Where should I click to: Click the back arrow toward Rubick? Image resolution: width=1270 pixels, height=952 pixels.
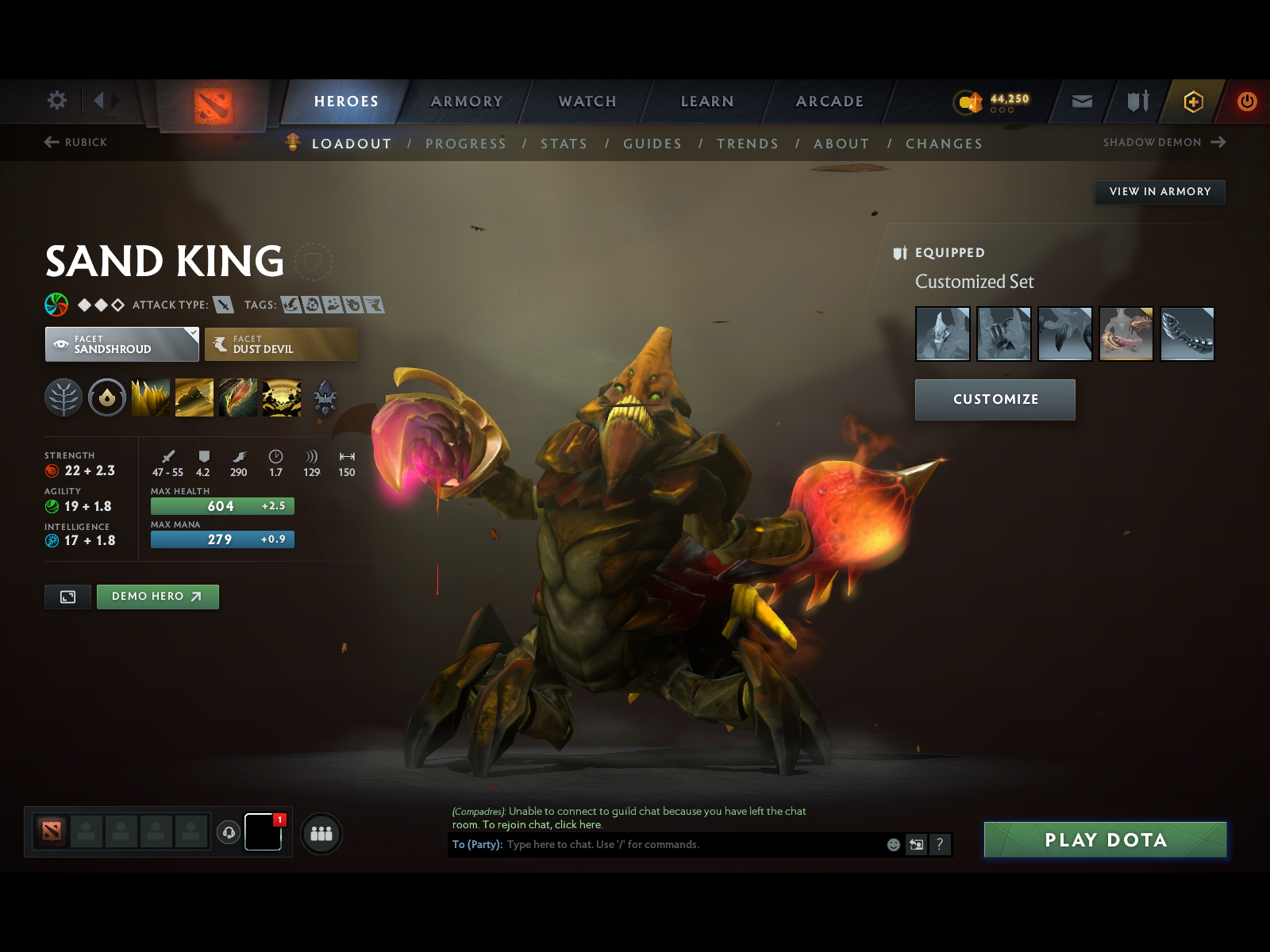pyautogui.click(x=51, y=142)
